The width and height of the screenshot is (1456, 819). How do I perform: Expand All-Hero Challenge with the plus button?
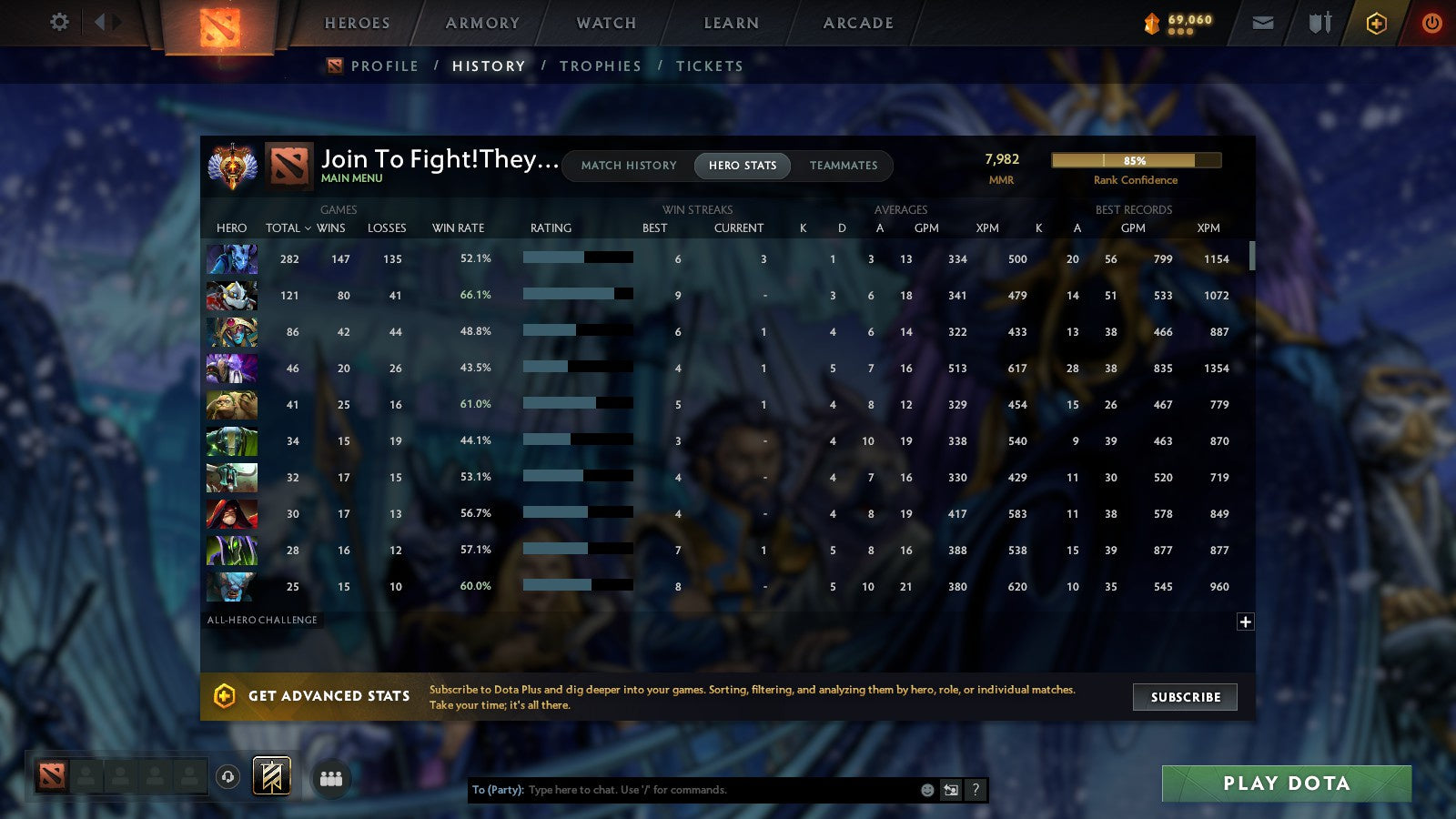[1244, 621]
